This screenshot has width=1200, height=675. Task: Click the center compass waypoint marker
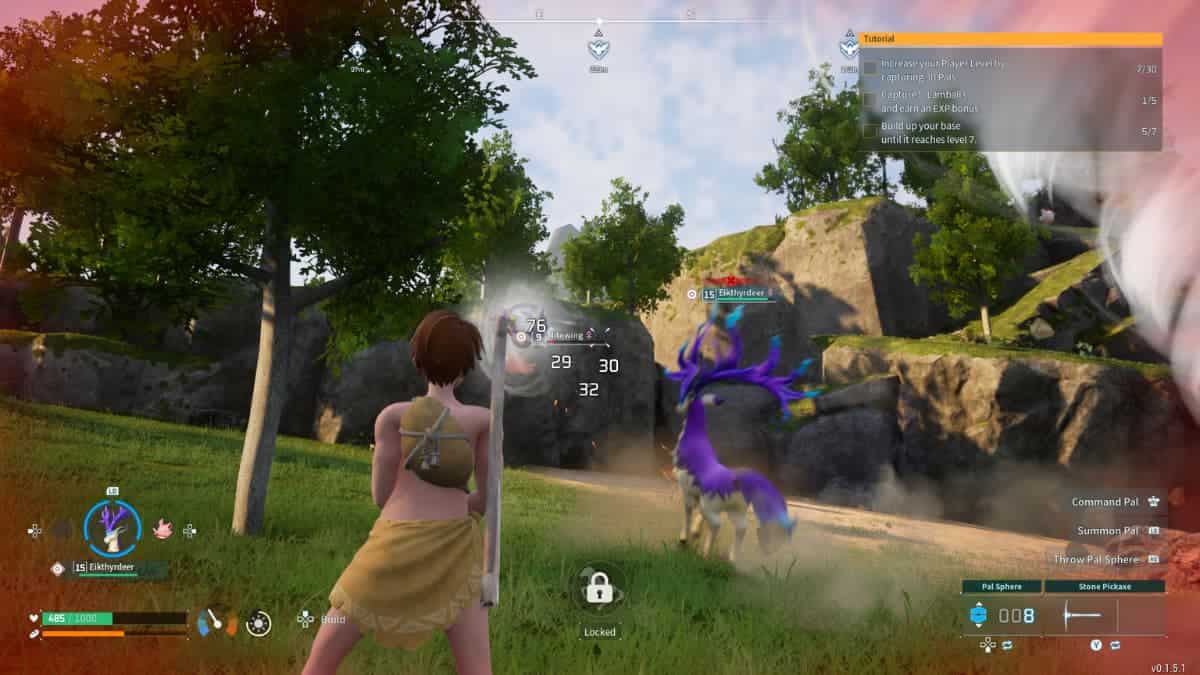pyautogui.click(x=599, y=47)
